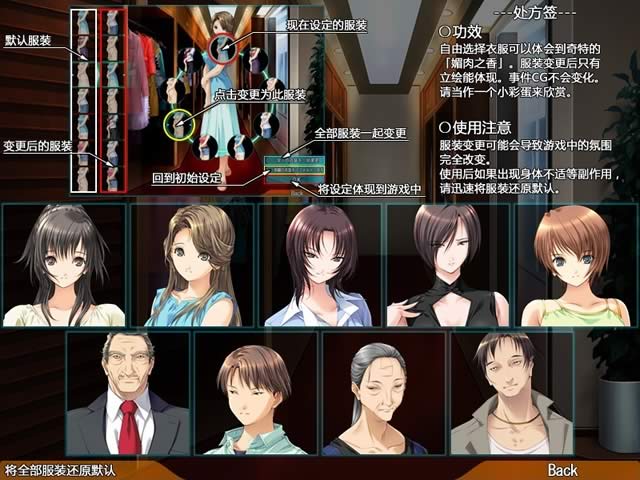Select the old man with red tie

point(127,393)
